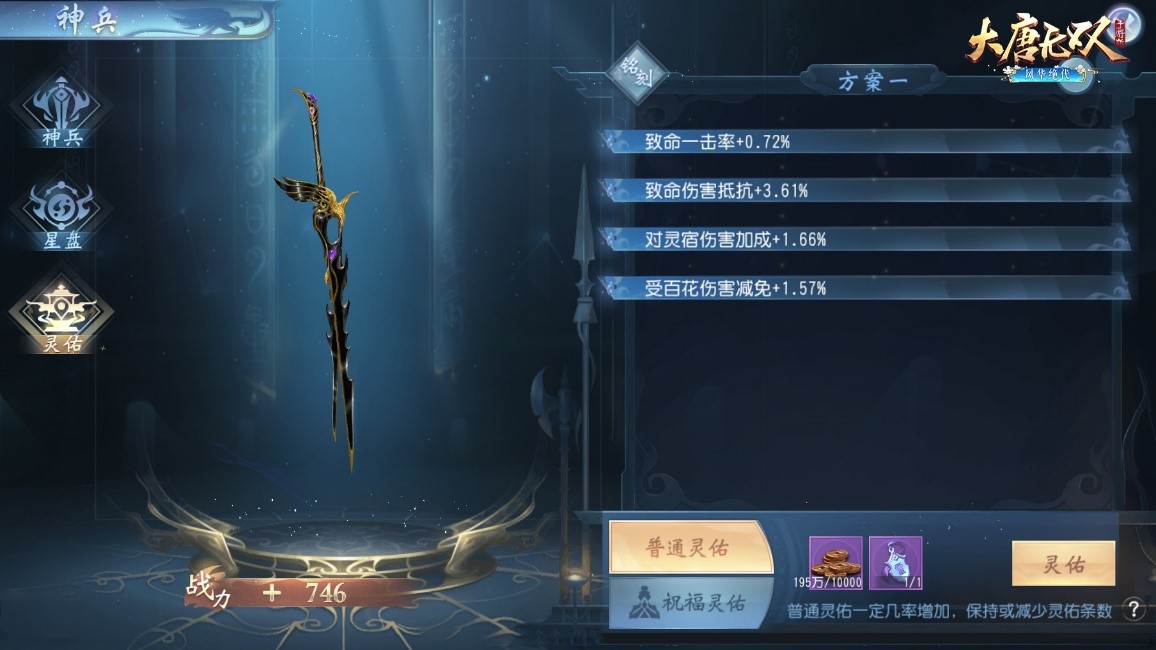Select 普通灵佑 mode

click(x=690, y=547)
